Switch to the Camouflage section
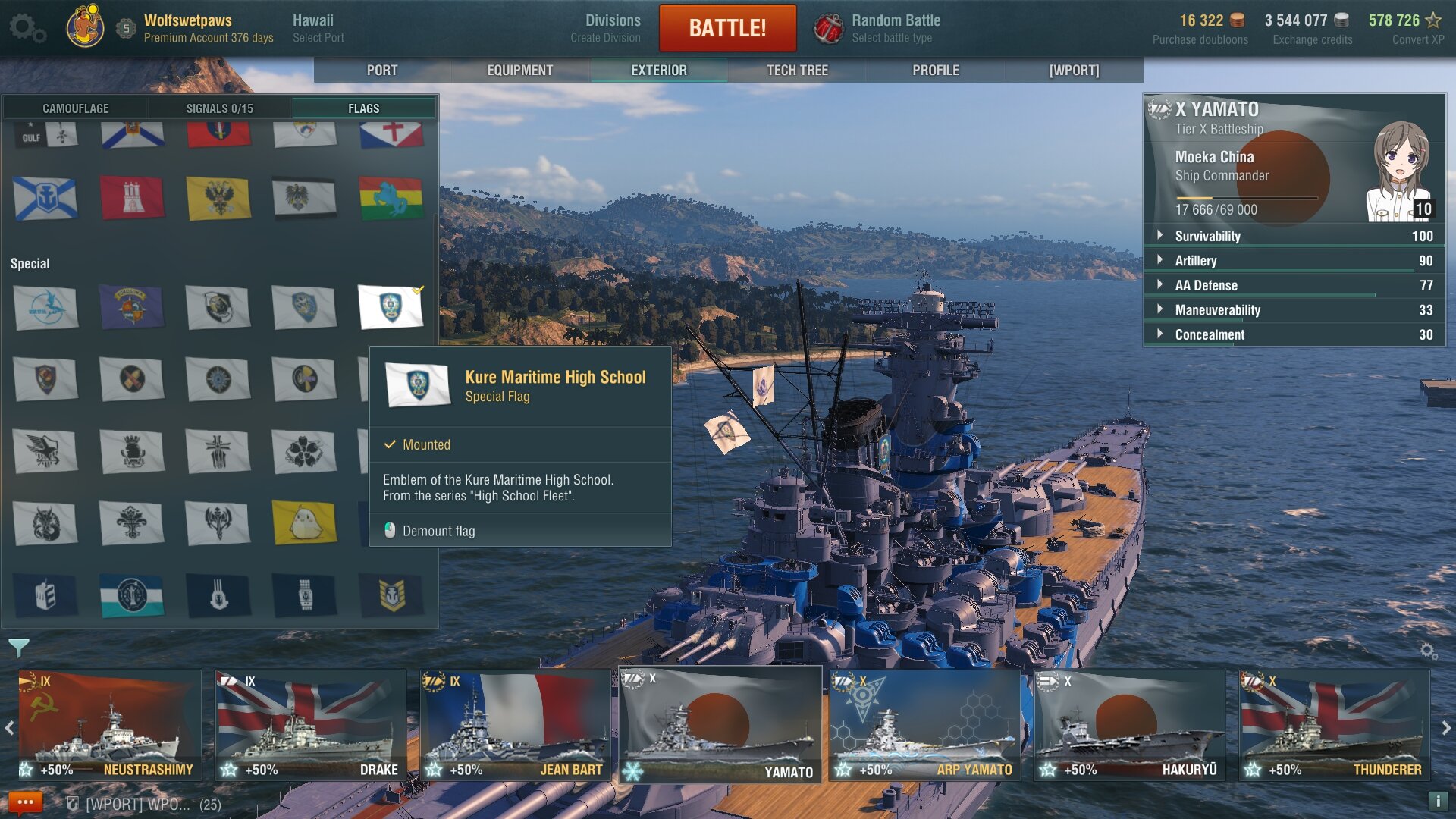1456x819 pixels. pos(75,108)
